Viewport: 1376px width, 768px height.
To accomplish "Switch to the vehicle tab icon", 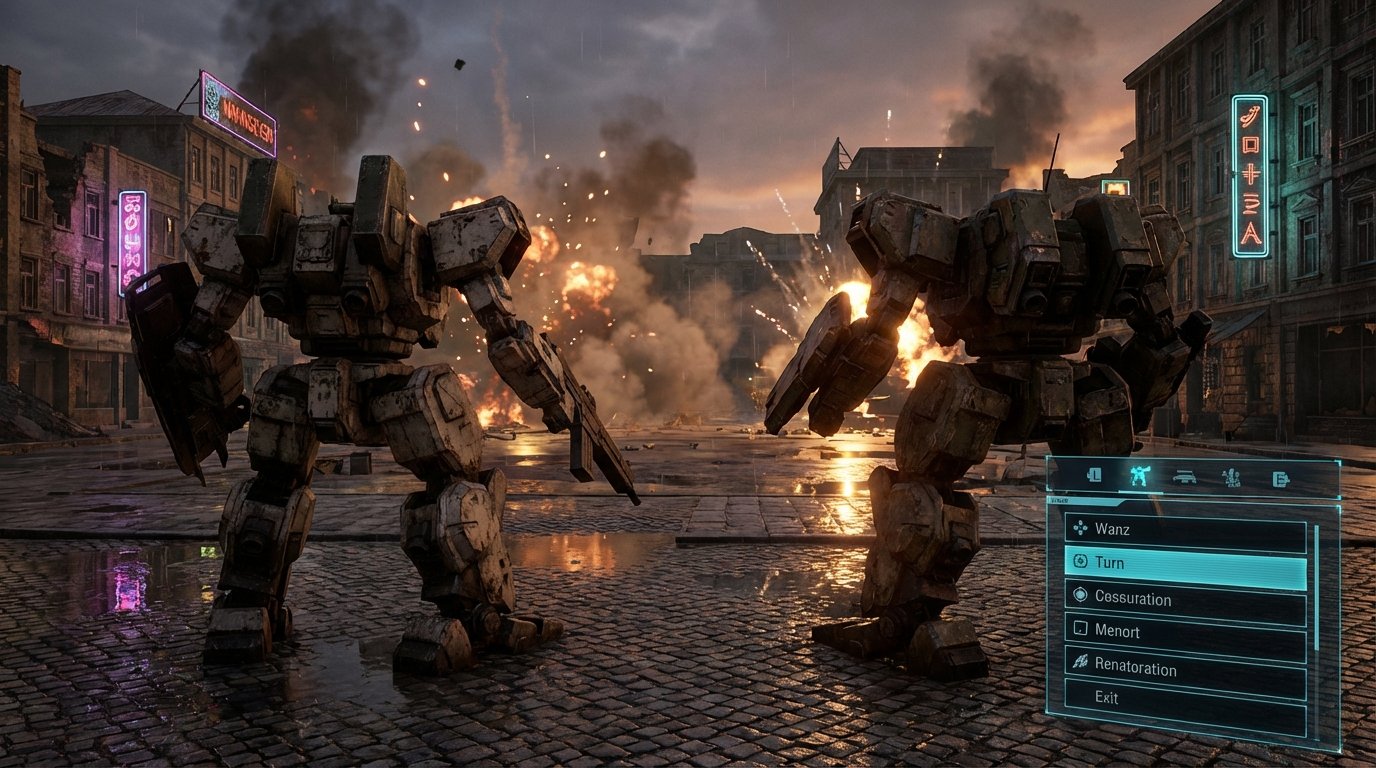I will [1187, 477].
